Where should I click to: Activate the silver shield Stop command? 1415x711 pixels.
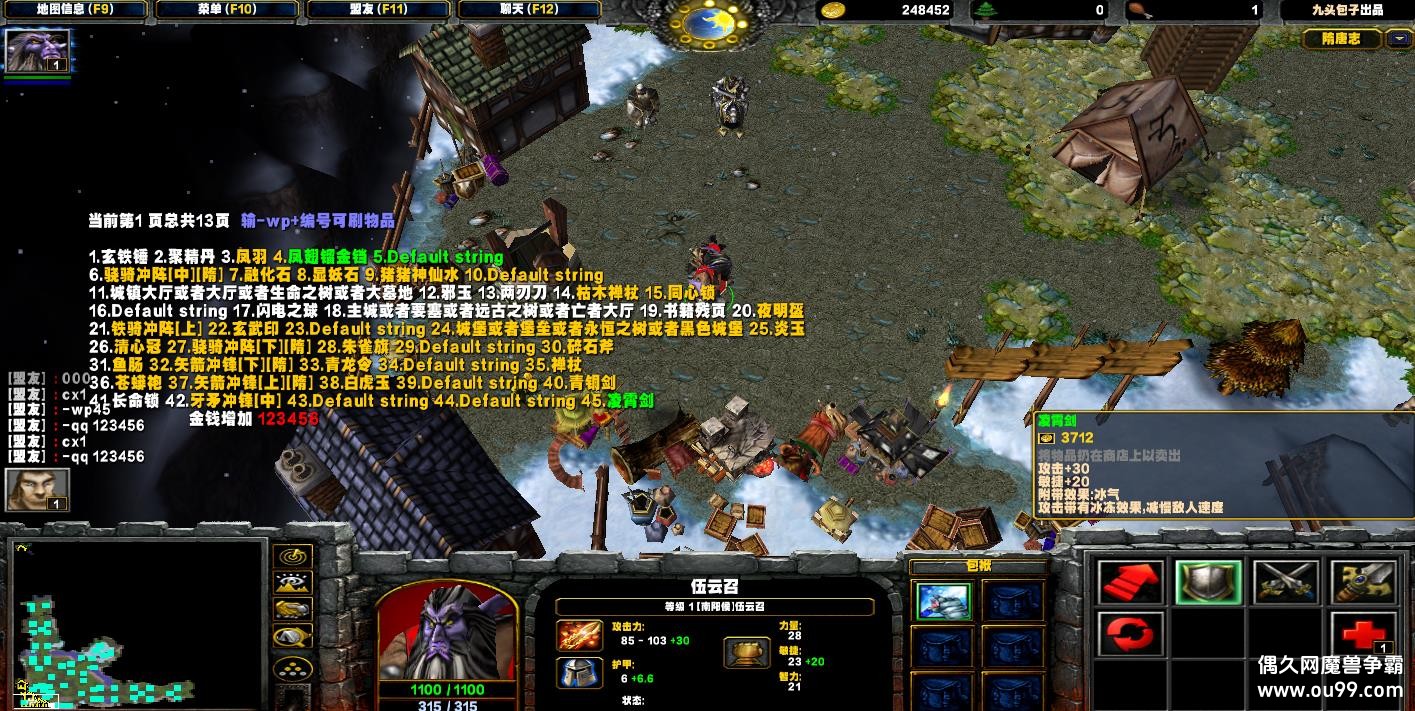pyautogui.click(x=1208, y=582)
